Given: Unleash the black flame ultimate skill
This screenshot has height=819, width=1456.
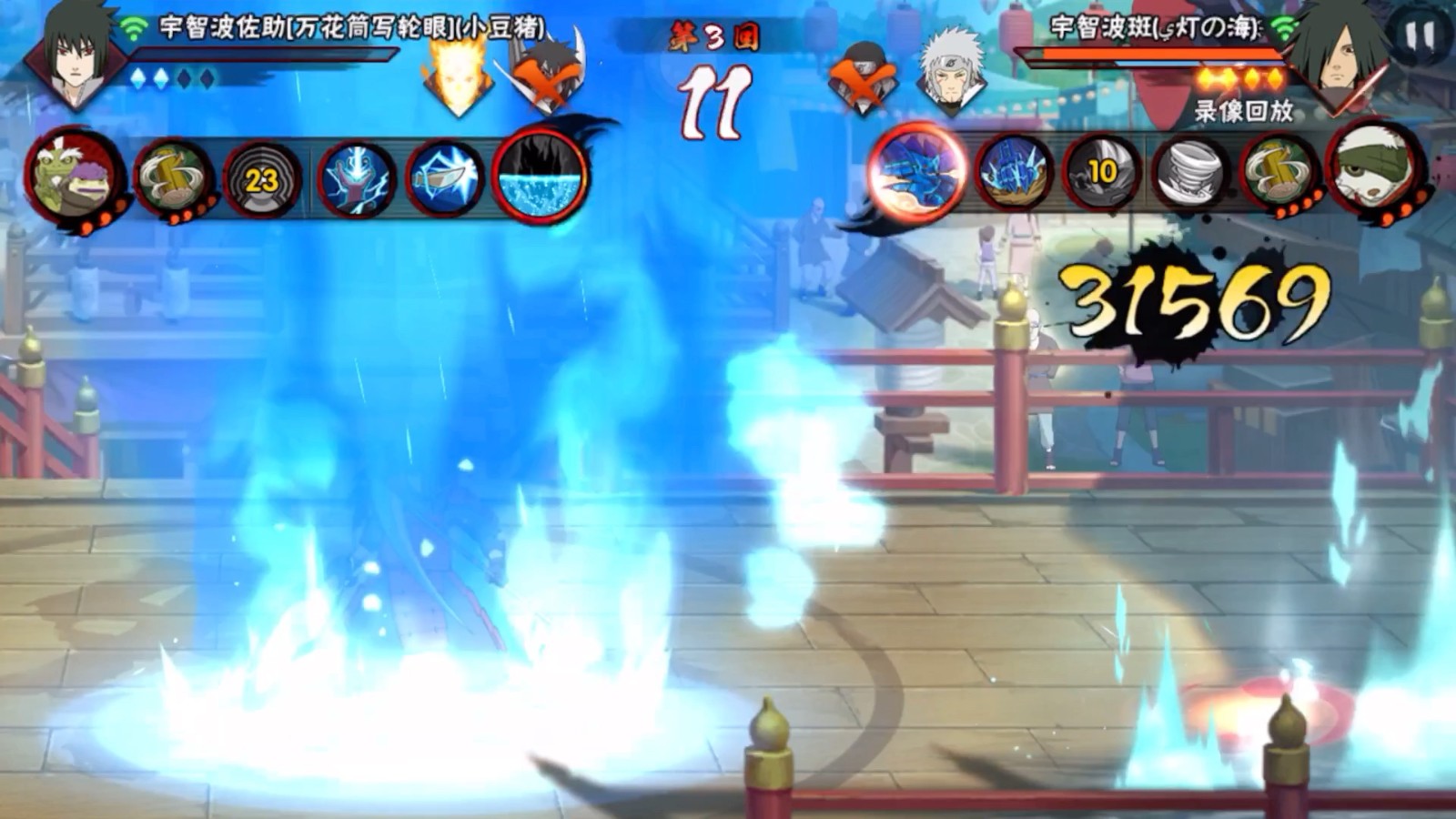Looking at the screenshot, I should point(541,175).
